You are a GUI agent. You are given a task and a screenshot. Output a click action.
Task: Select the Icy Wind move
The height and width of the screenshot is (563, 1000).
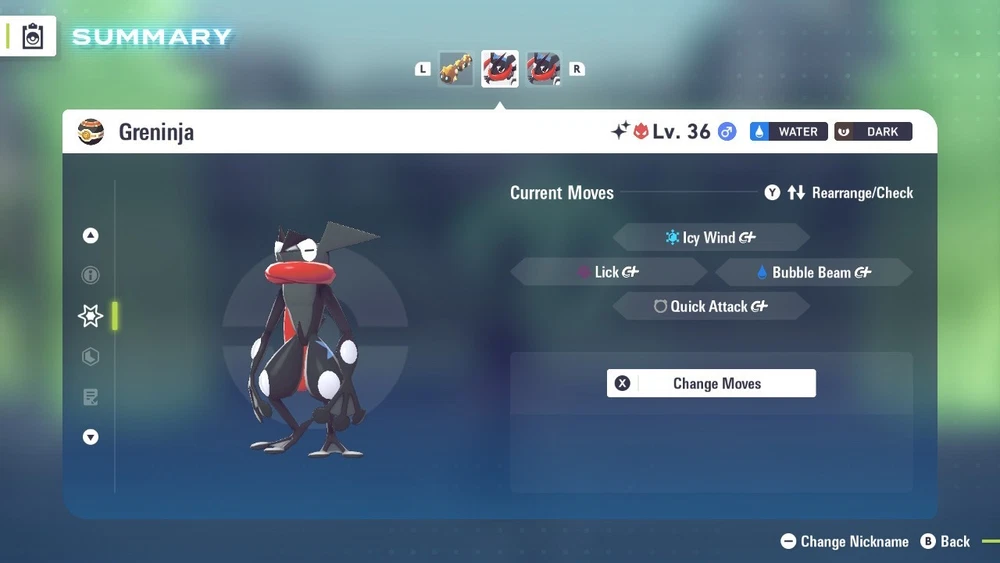711,238
